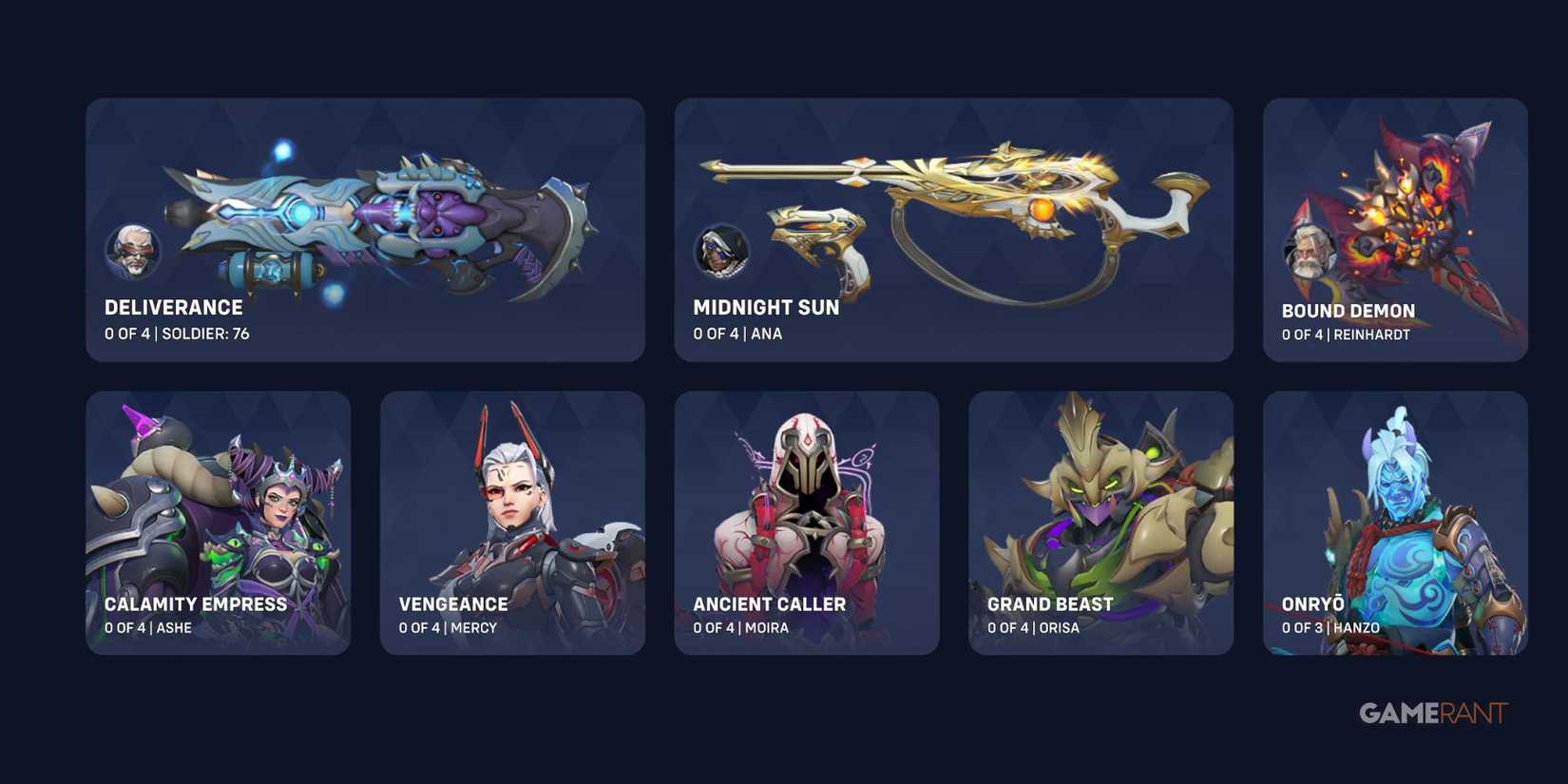Click the MIDNIGHT SUN bundle title
The width and height of the screenshot is (1568, 784).
[x=765, y=307]
